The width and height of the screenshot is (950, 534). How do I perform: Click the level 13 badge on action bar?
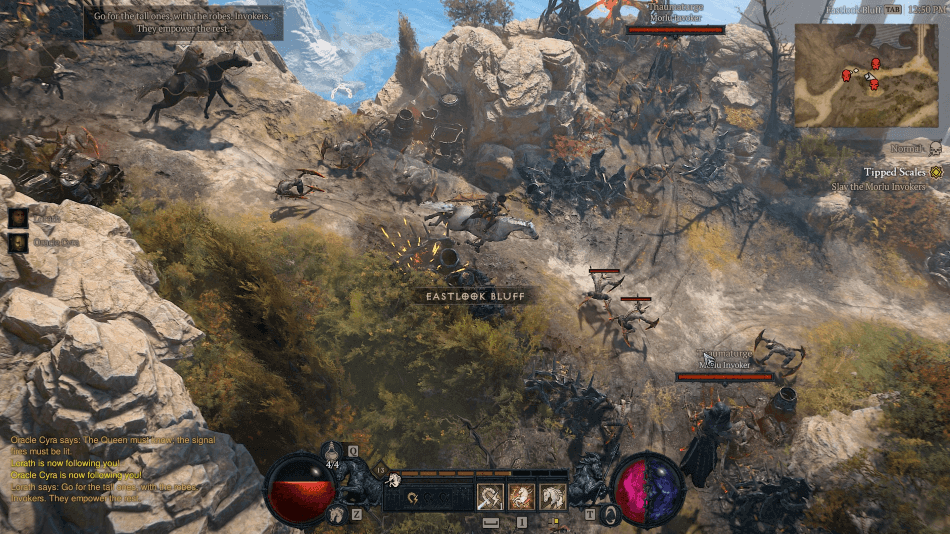[380, 469]
